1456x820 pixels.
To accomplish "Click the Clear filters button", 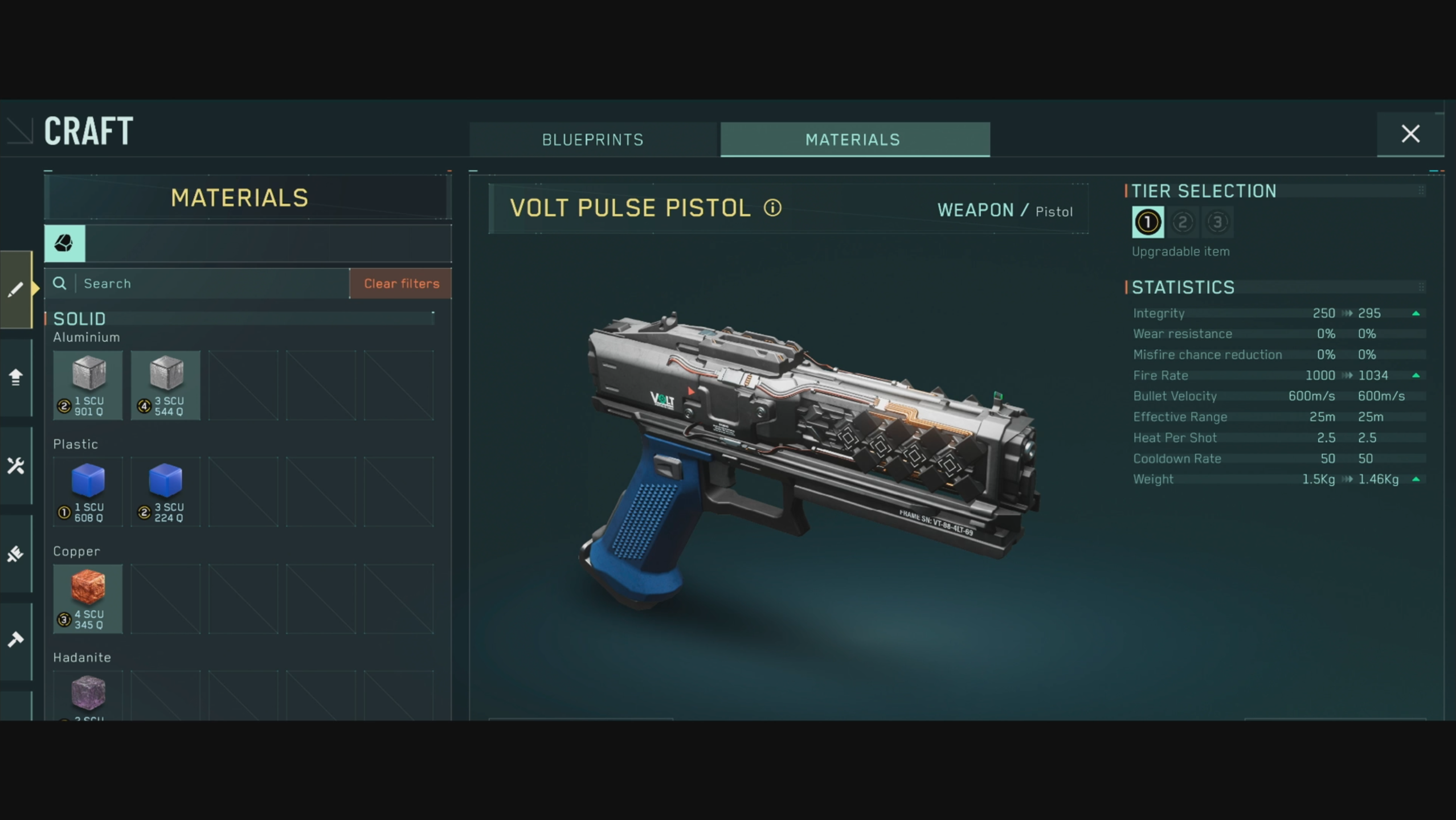I will tap(400, 283).
